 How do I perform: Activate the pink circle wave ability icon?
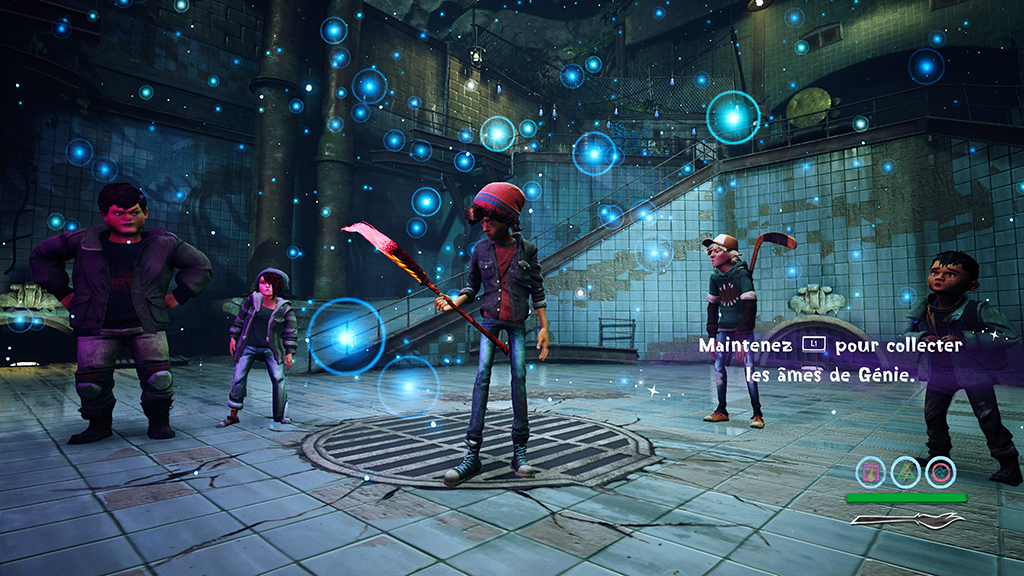click(x=940, y=471)
